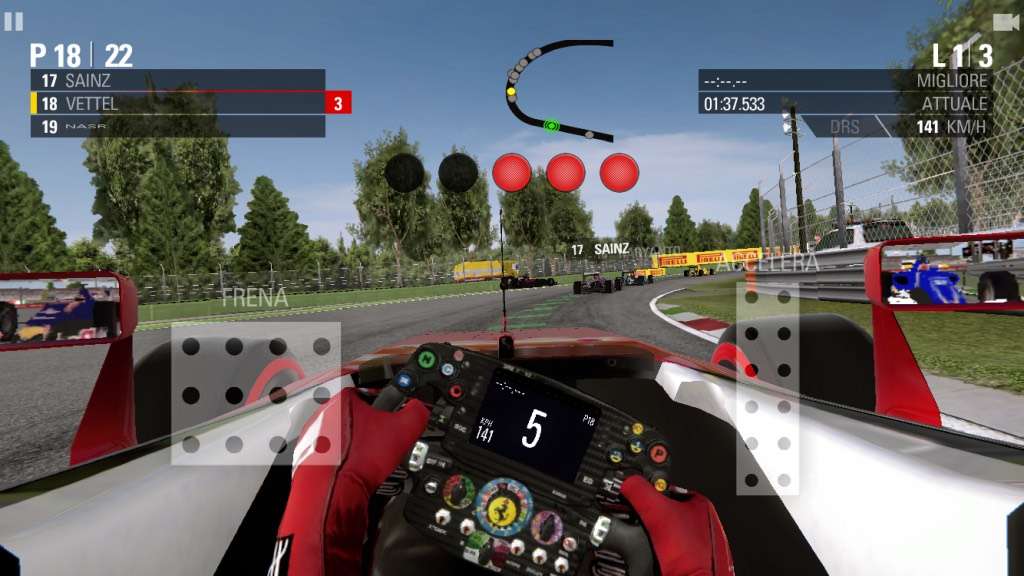Viewport: 1024px width, 576px height.
Task: Activate the DRS button
Action: pos(845,127)
